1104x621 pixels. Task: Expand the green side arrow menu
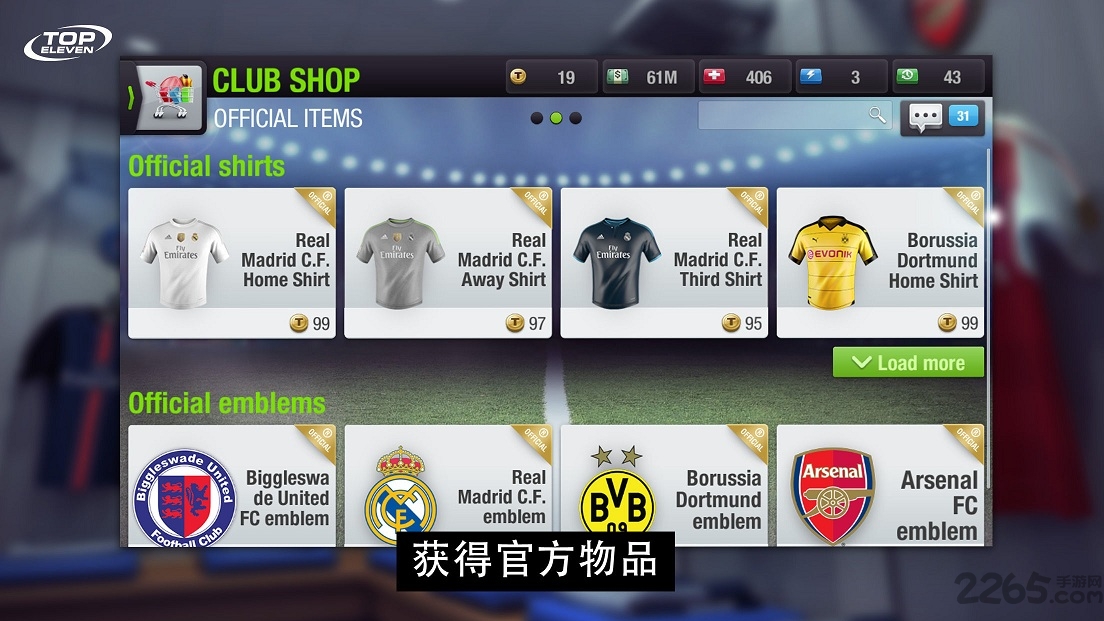pos(131,97)
